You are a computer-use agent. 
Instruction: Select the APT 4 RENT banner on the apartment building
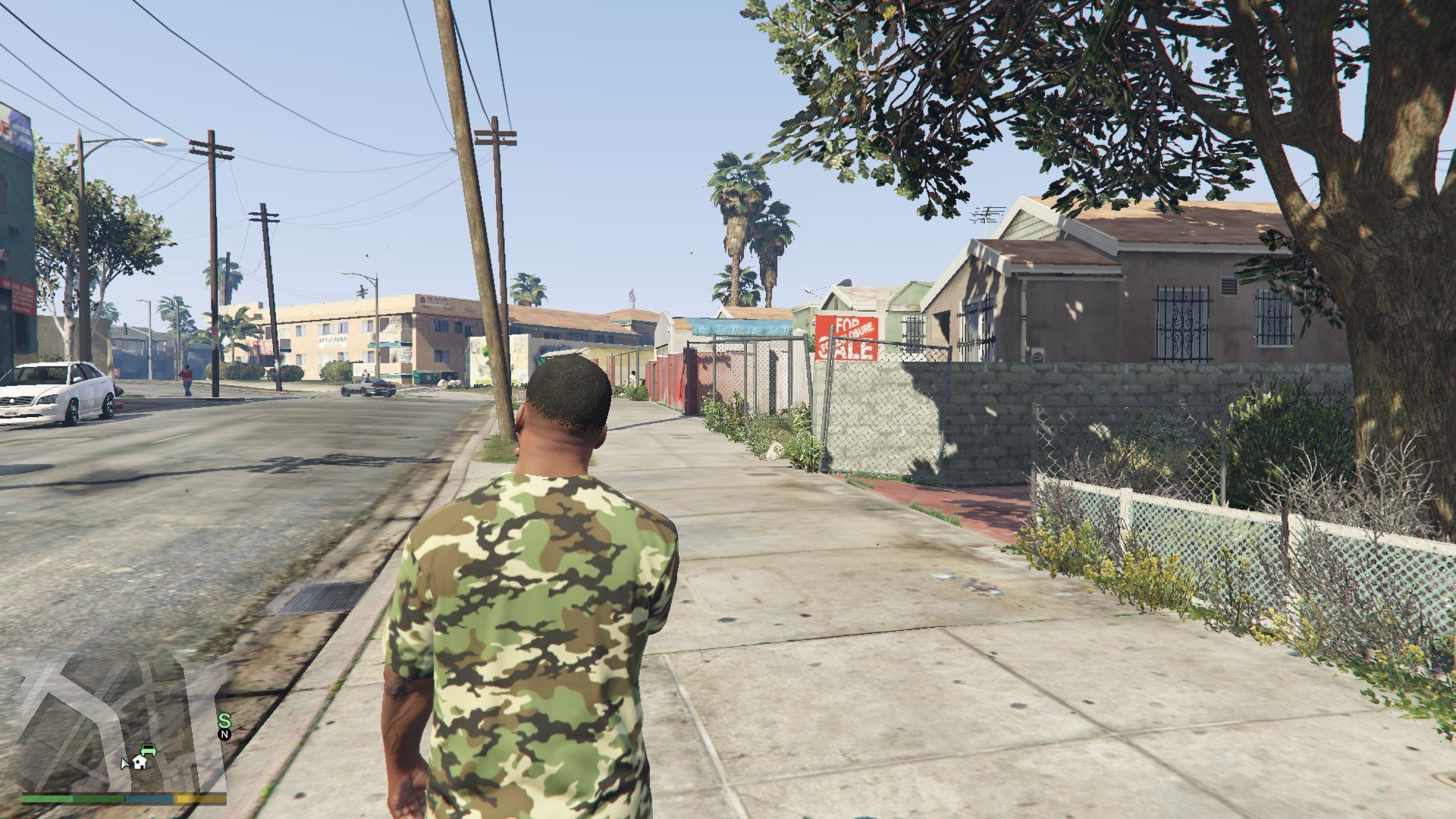(332, 340)
